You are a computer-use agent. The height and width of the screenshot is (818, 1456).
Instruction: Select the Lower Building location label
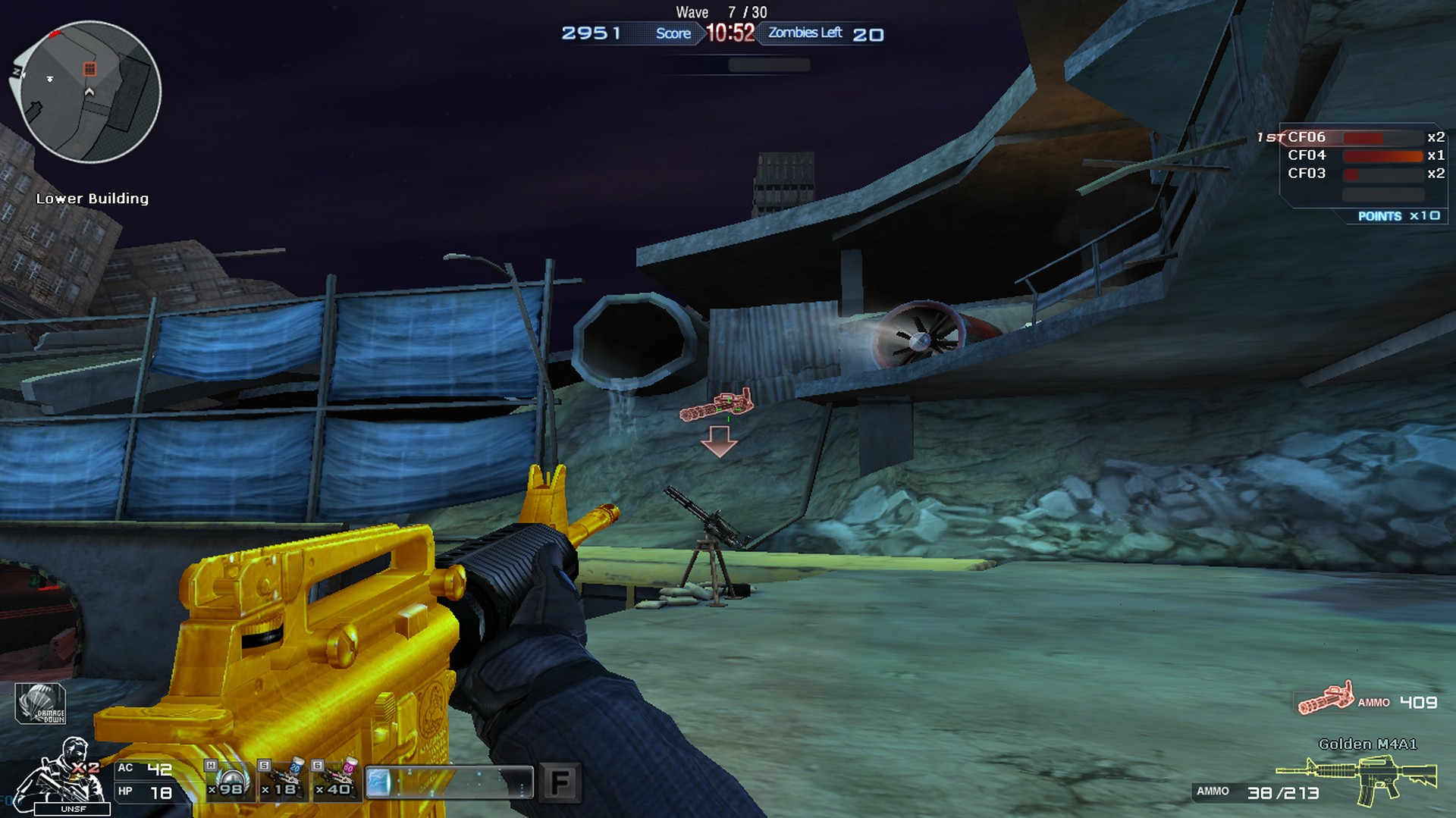point(93,199)
